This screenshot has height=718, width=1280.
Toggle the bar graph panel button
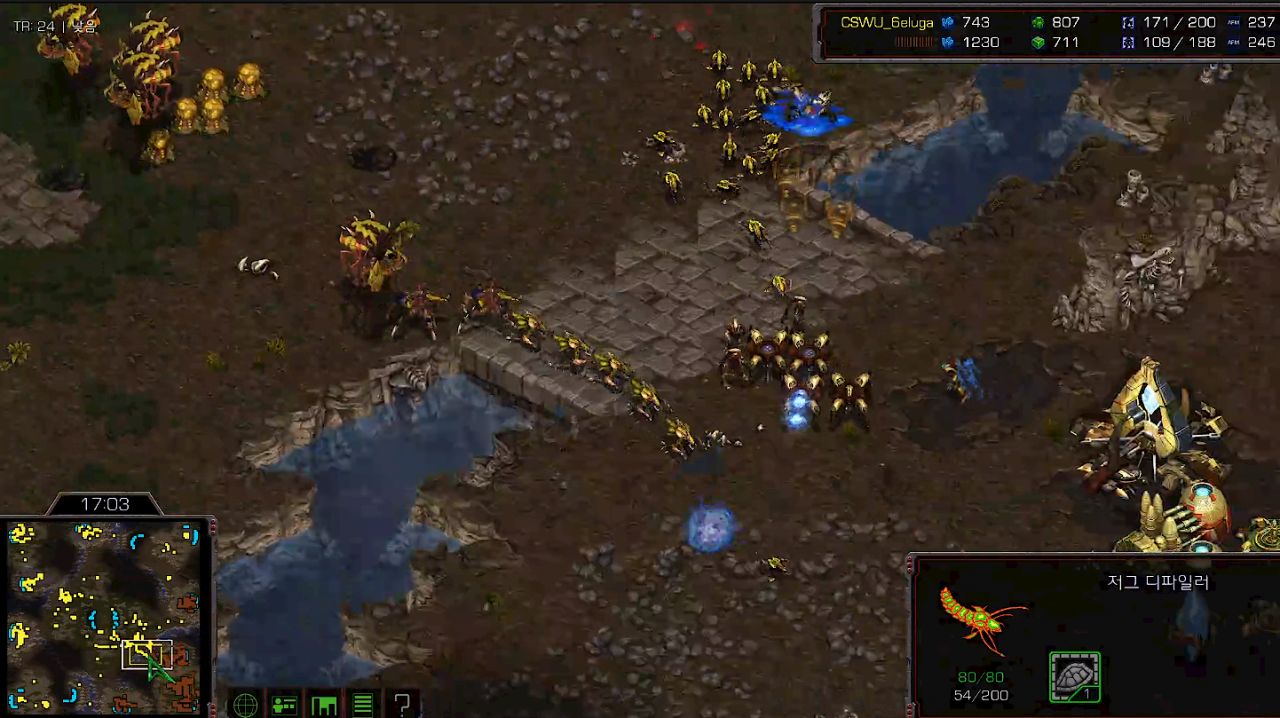pyautogui.click(x=324, y=705)
